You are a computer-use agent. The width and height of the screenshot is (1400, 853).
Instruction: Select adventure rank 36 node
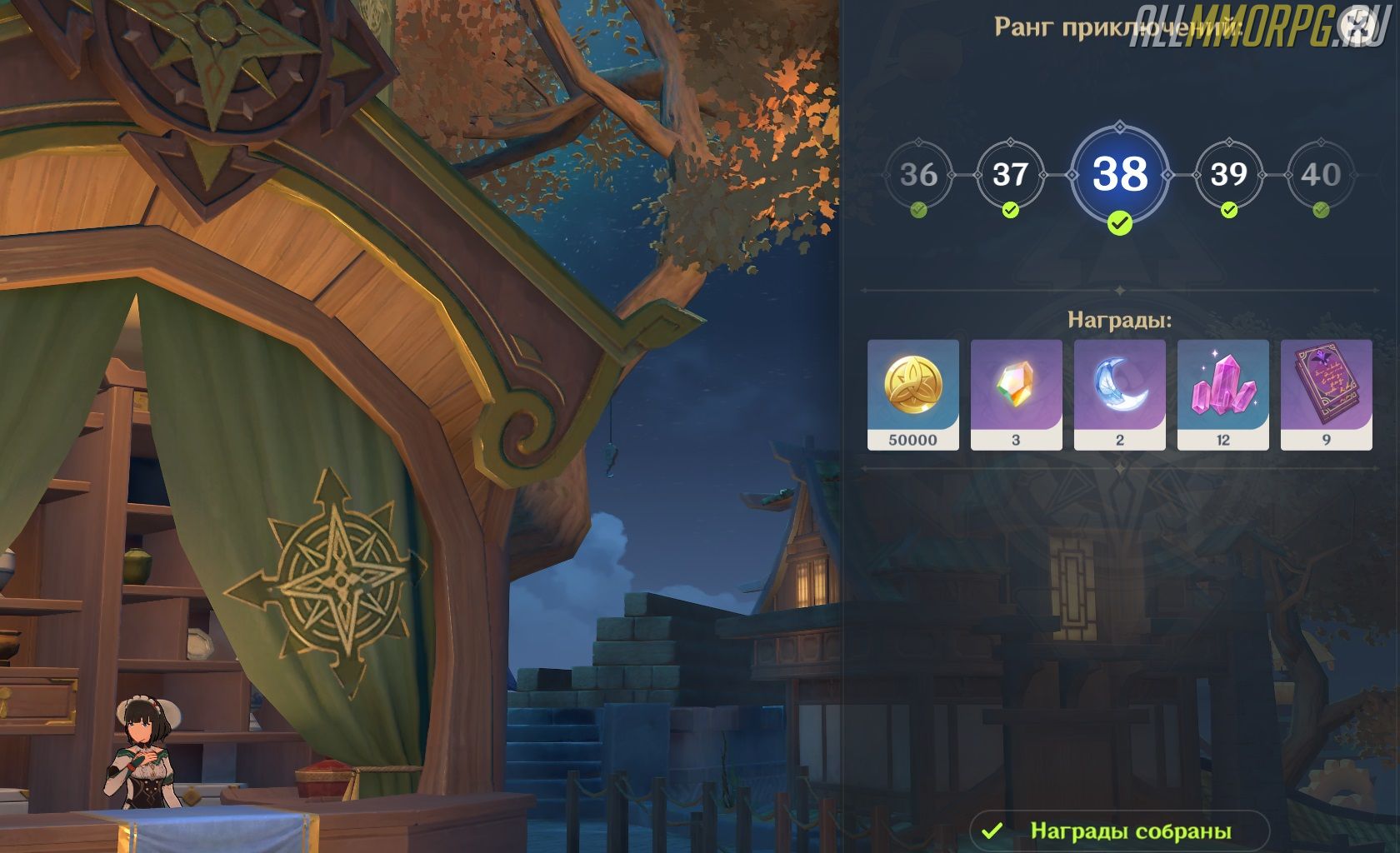pos(918,175)
